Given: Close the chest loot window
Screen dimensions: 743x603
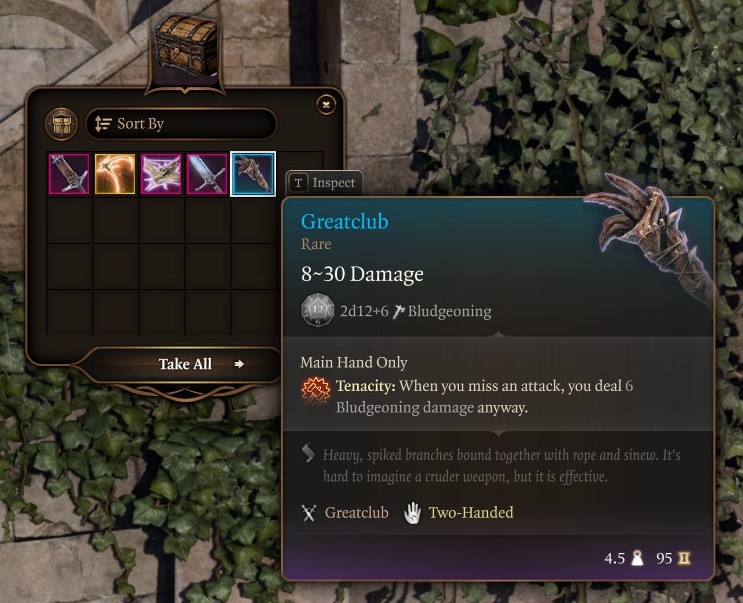Looking at the screenshot, I should tap(325, 104).
